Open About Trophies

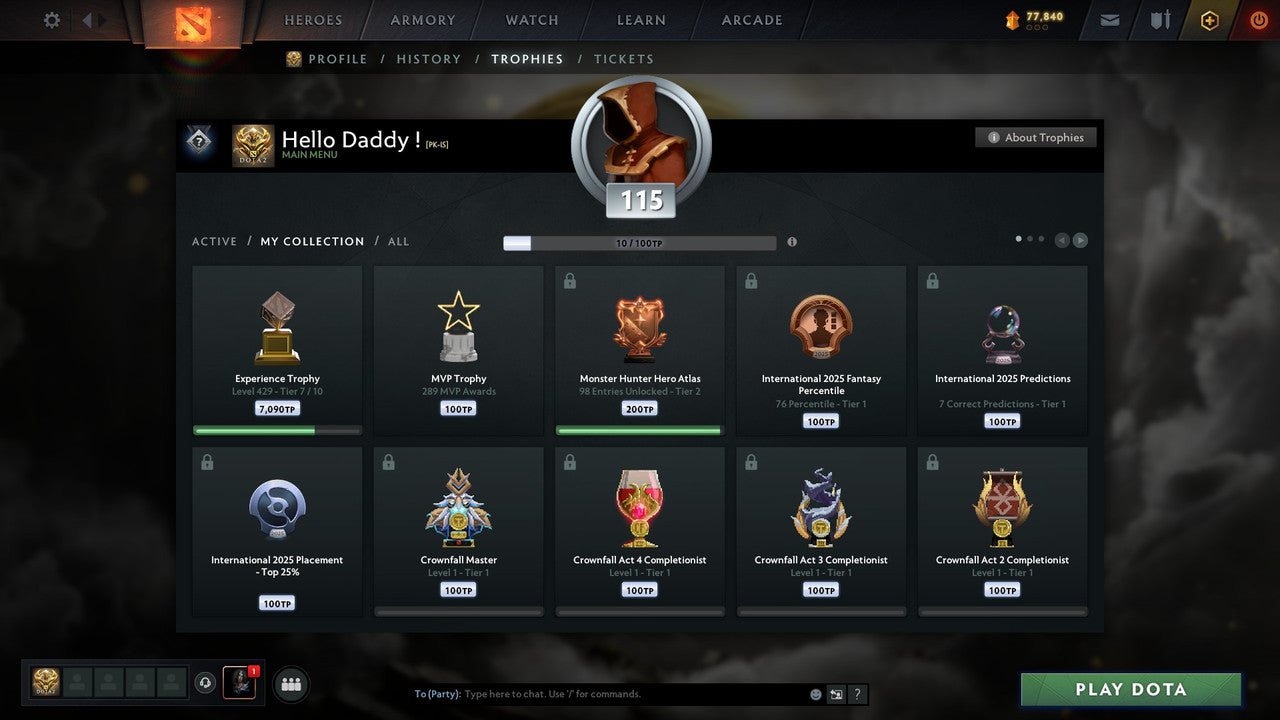point(1036,137)
